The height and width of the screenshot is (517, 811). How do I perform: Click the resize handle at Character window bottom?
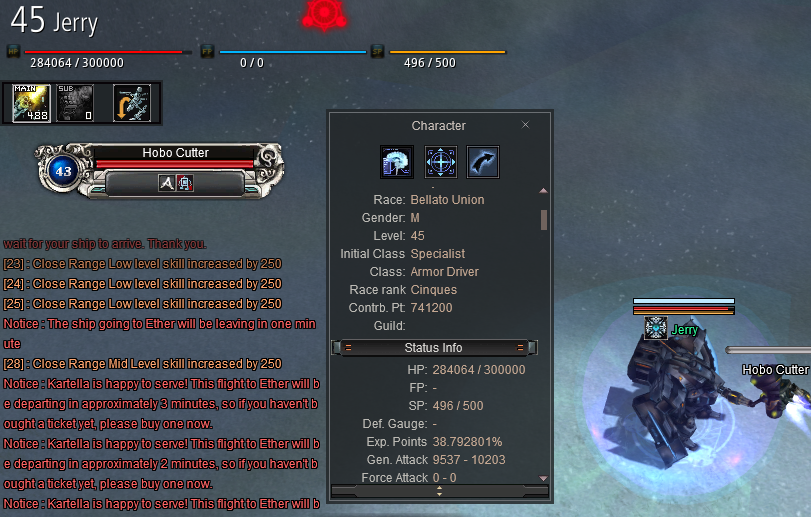(440, 491)
